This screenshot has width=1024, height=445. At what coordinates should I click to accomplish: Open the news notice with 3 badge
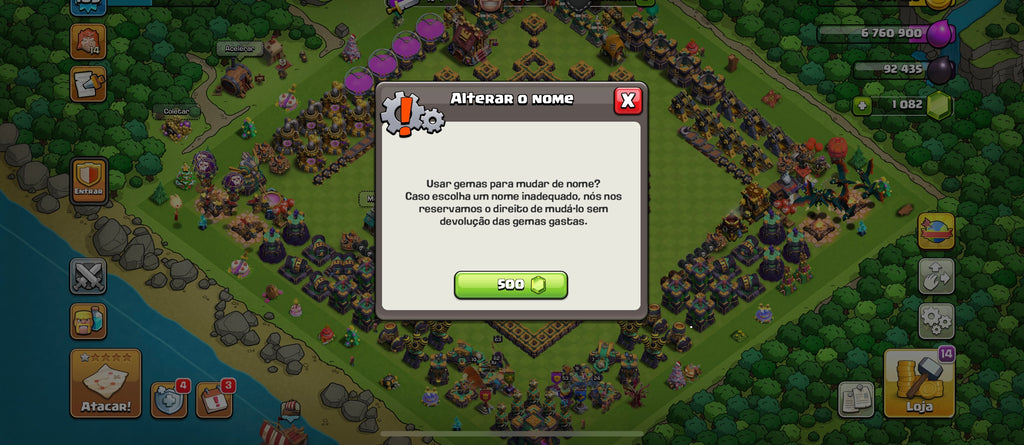point(213,399)
